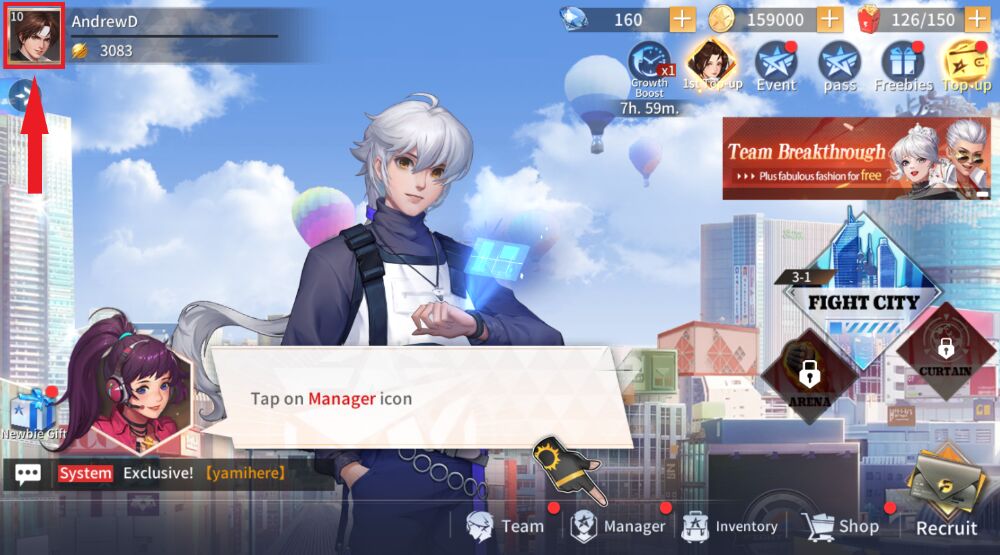Image resolution: width=1000 pixels, height=555 pixels.
Task: Add more gold coins with the plus button
Action: point(830,19)
